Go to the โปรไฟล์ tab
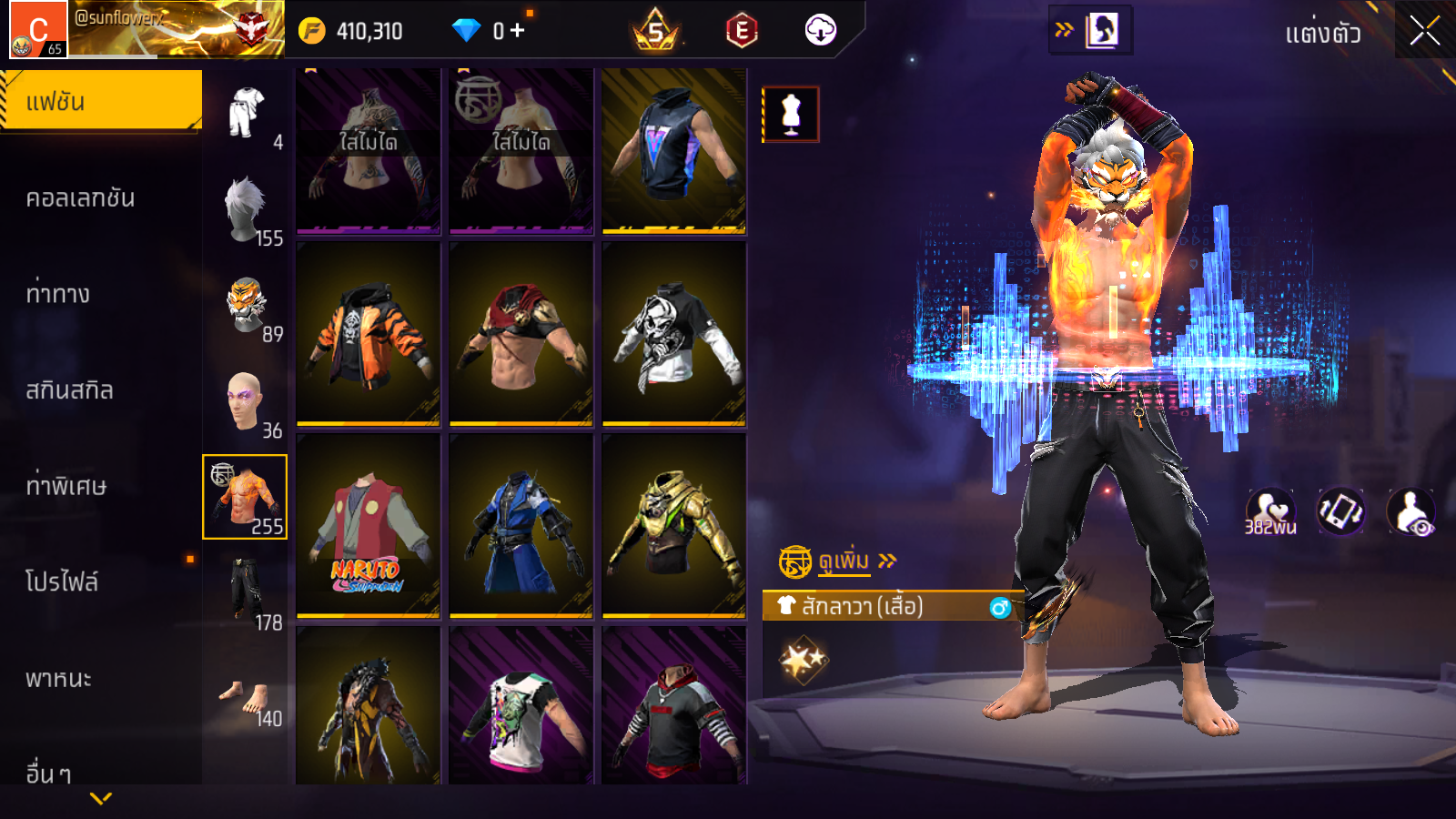This screenshot has height=819, width=1456. click(62, 581)
